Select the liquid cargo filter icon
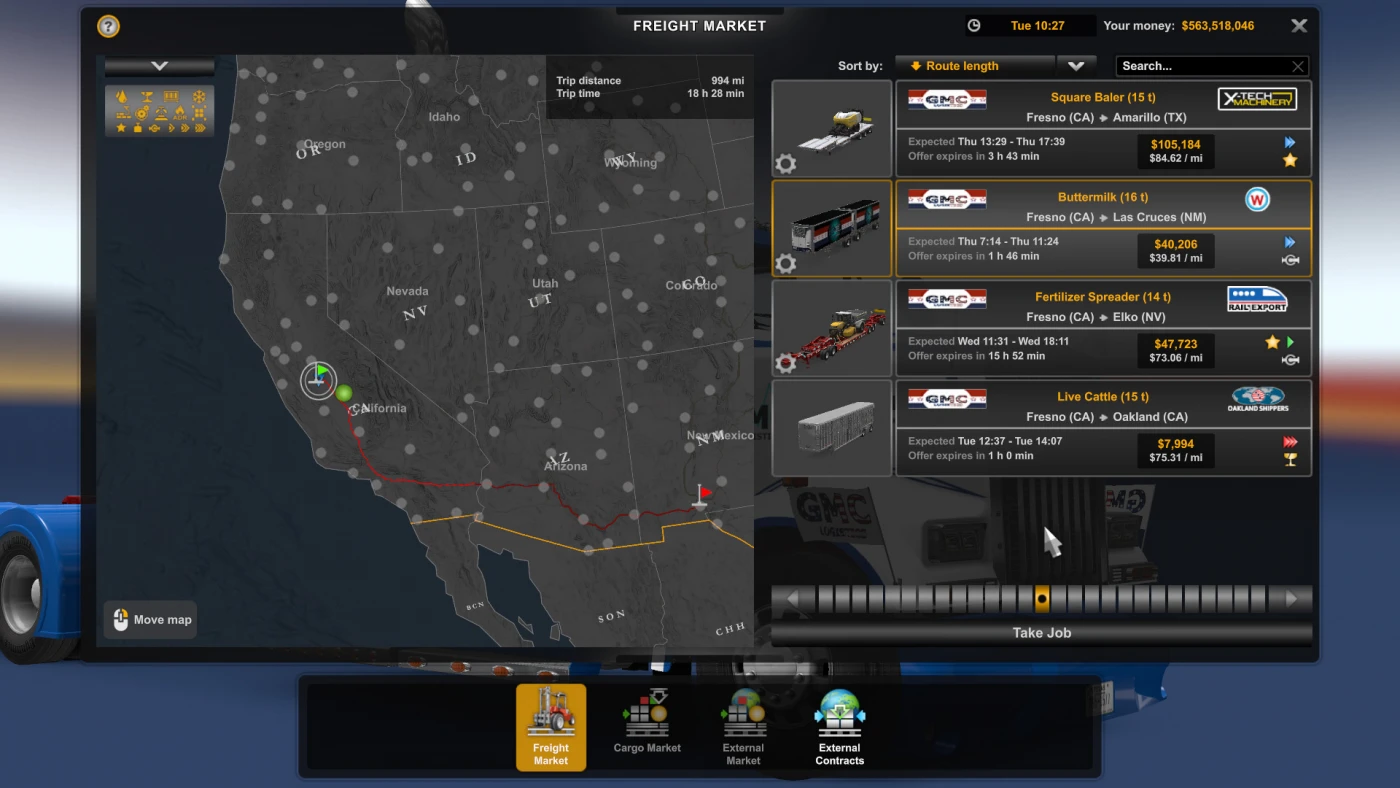The height and width of the screenshot is (788, 1400). click(x=121, y=96)
